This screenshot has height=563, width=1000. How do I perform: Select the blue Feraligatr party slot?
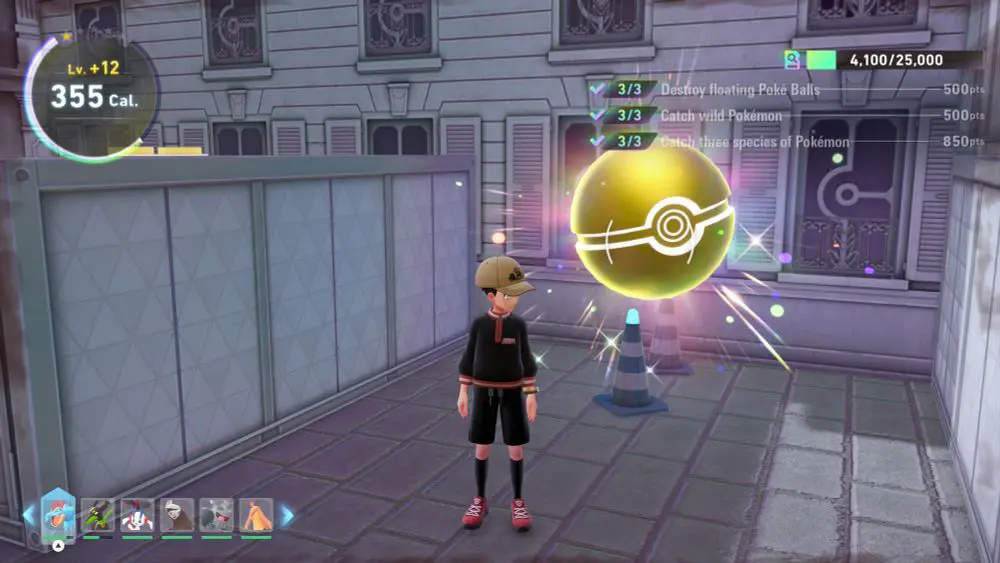tap(58, 515)
